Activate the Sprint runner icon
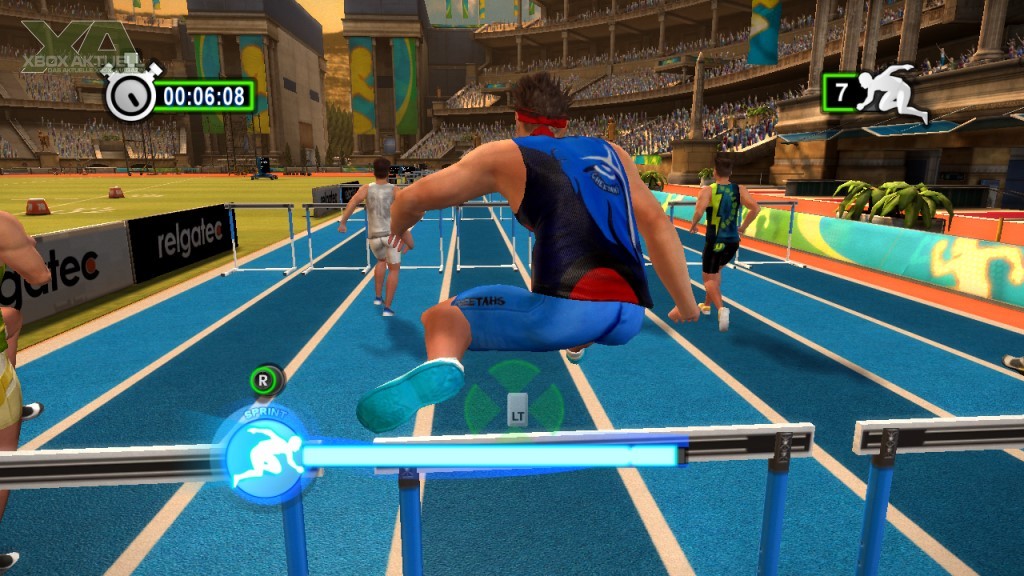 pyautogui.click(x=263, y=457)
